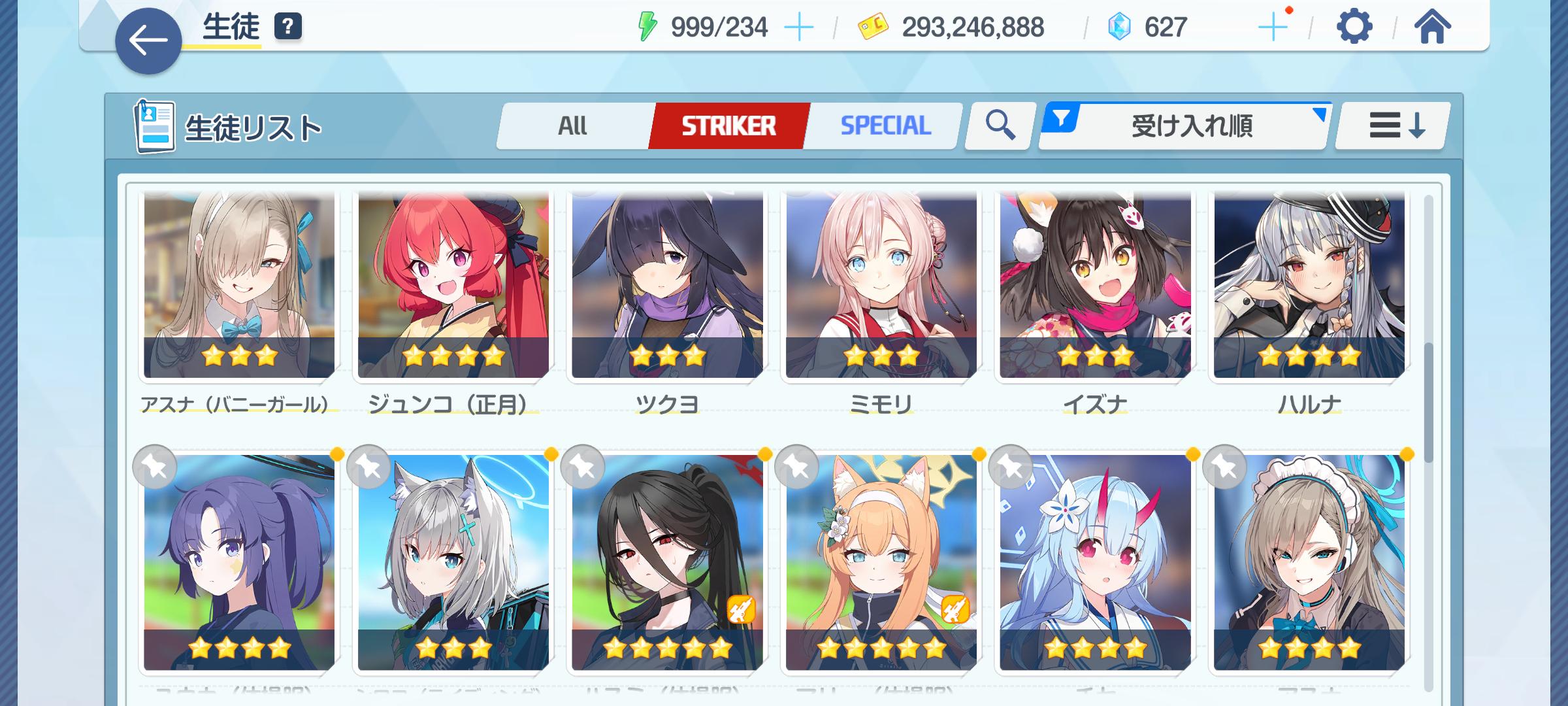The height and width of the screenshot is (706, 1568).
Task: Select the blue-haired red-horned student card
Action: click(x=1095, y=562)
